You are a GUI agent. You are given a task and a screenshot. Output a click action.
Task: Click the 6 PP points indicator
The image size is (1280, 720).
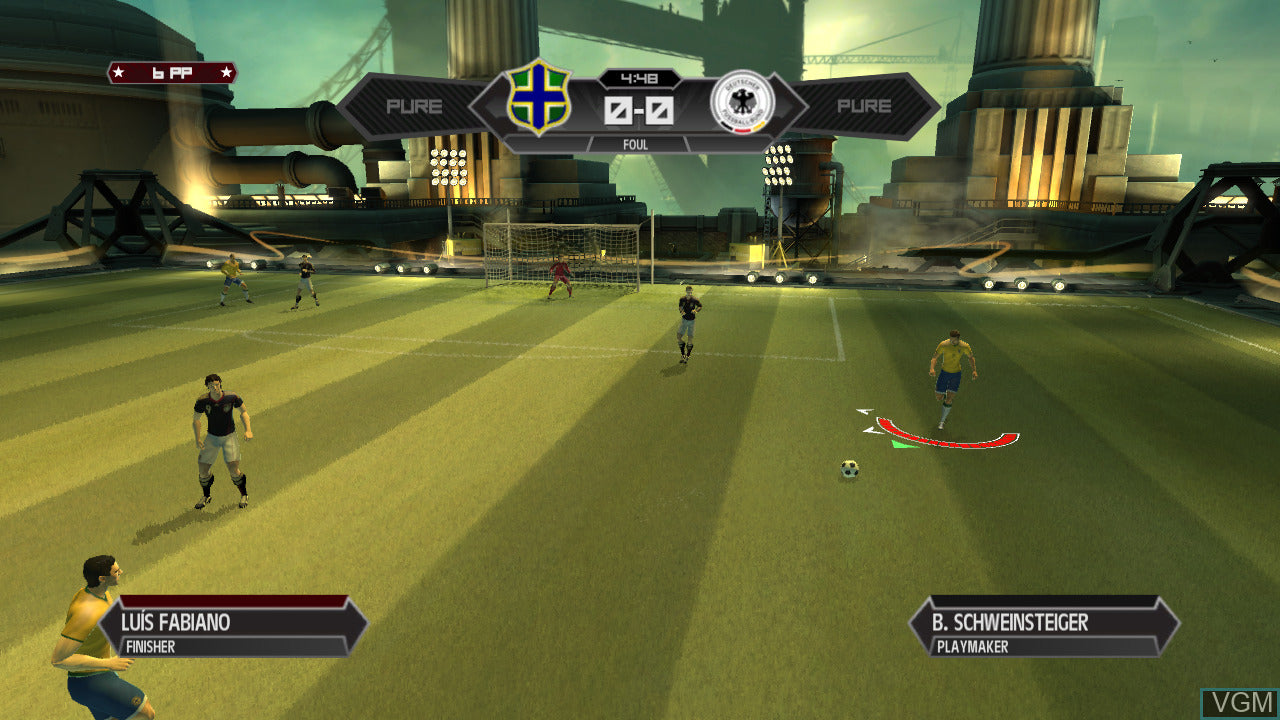tap(172, 71)
